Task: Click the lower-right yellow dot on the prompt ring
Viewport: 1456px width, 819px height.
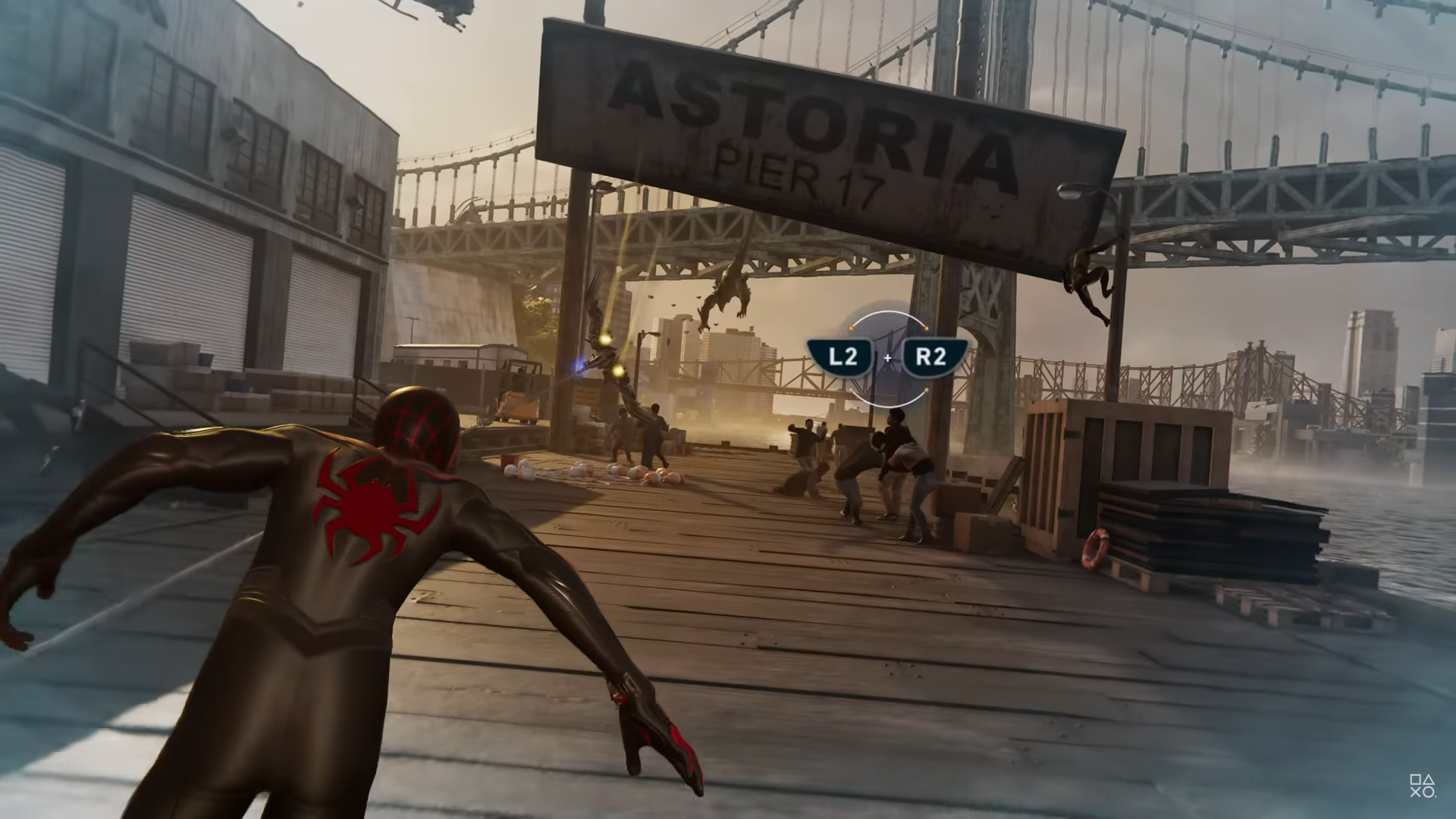Action: pyautogui.click(x=927, y=389)
